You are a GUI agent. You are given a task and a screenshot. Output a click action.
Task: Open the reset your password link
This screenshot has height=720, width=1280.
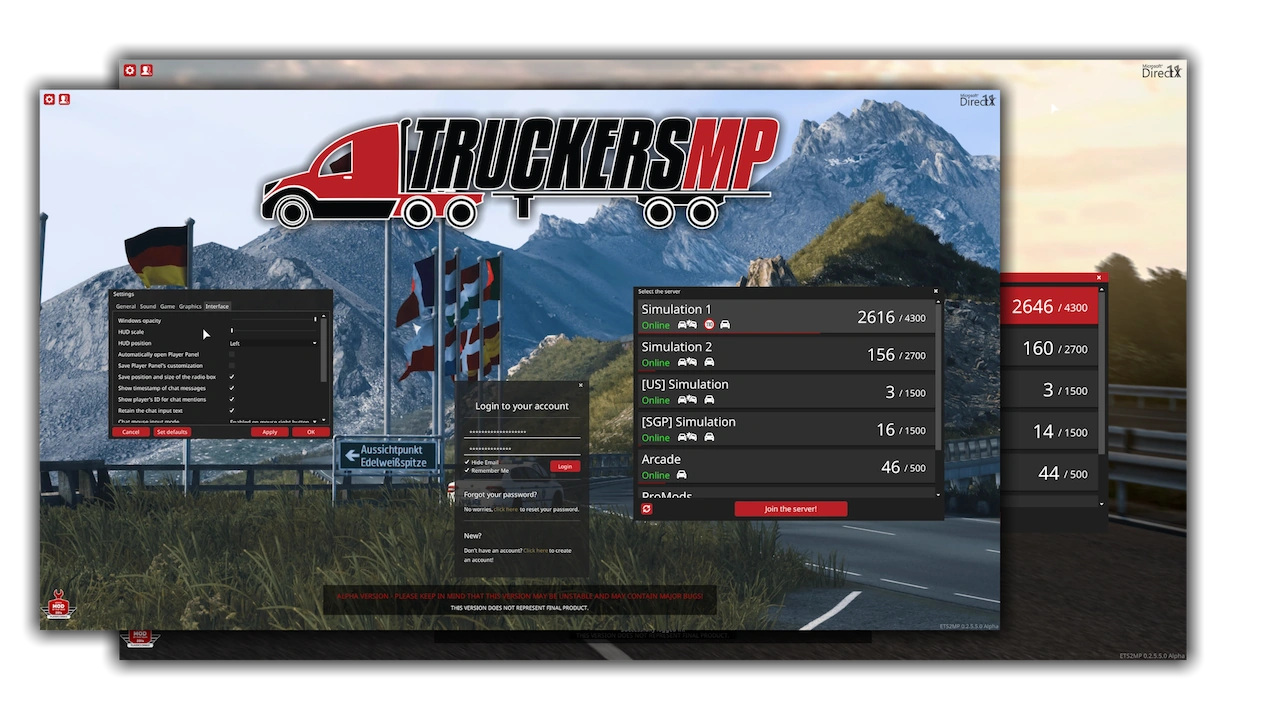[x=505, y=510]
